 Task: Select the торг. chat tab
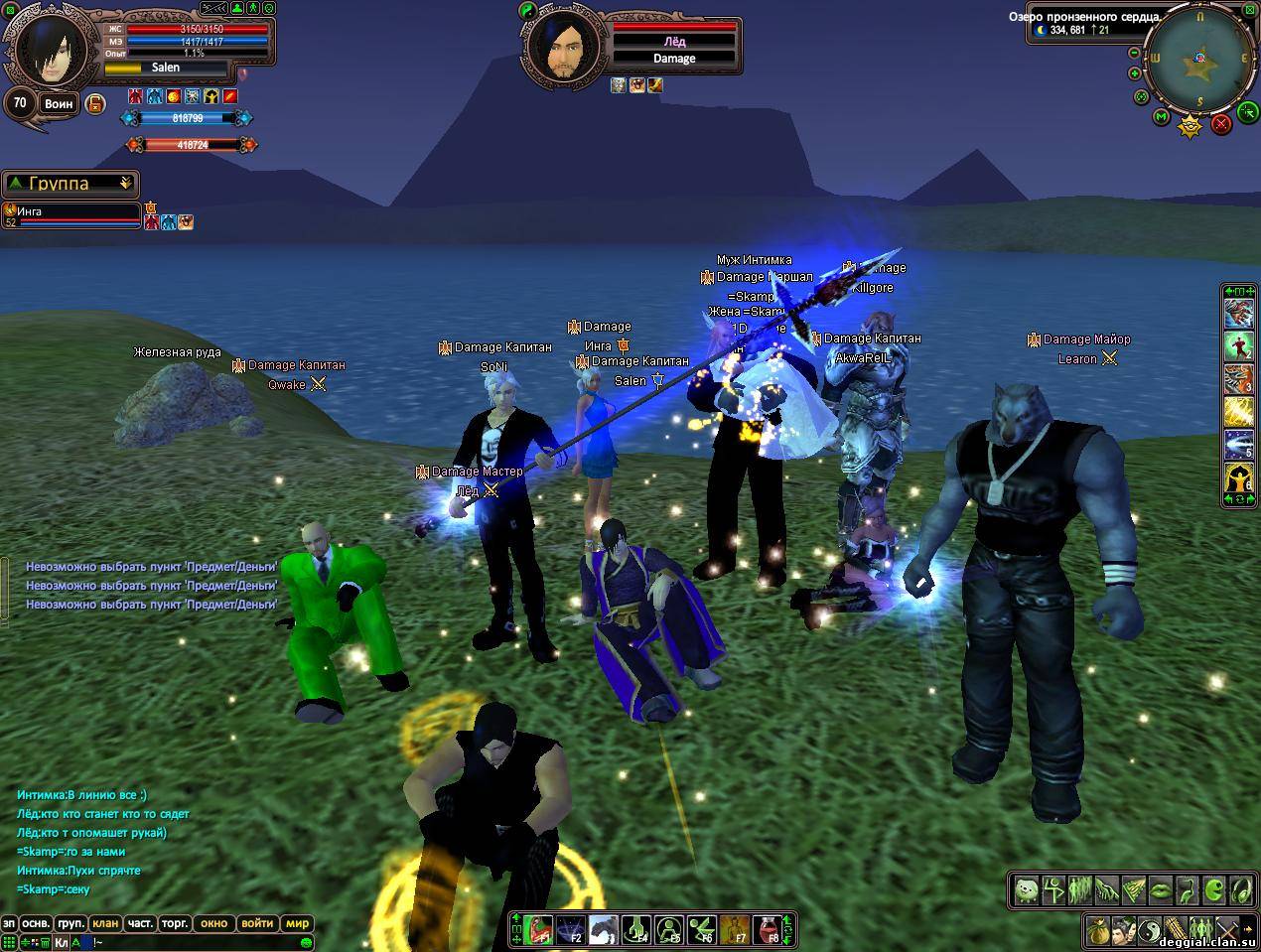[x=175, y=923]
